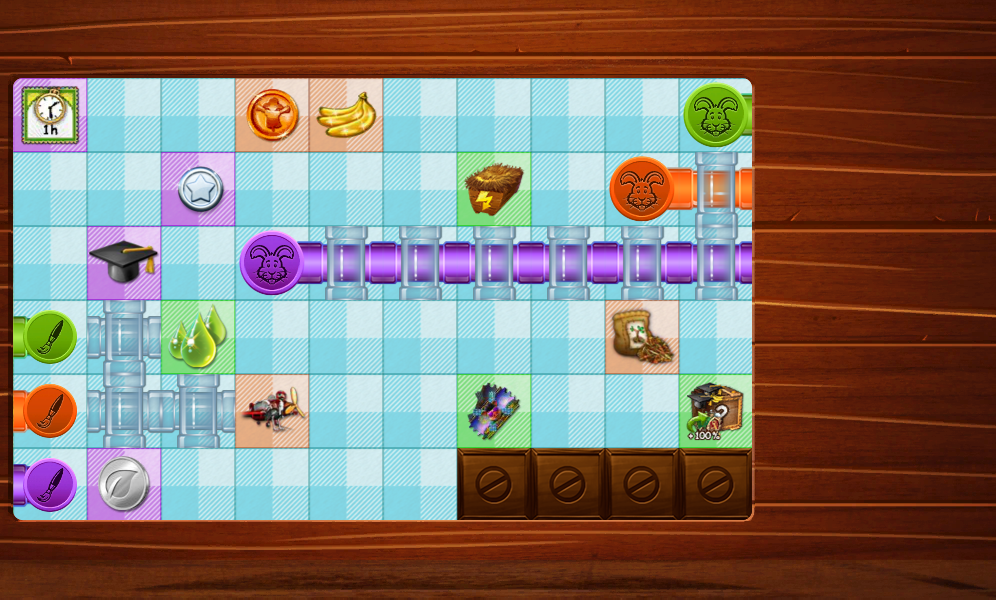Screen dimensions: 996x600
Task: Select the colorful fabric bundle tile
Action: [x=494, y=411]
